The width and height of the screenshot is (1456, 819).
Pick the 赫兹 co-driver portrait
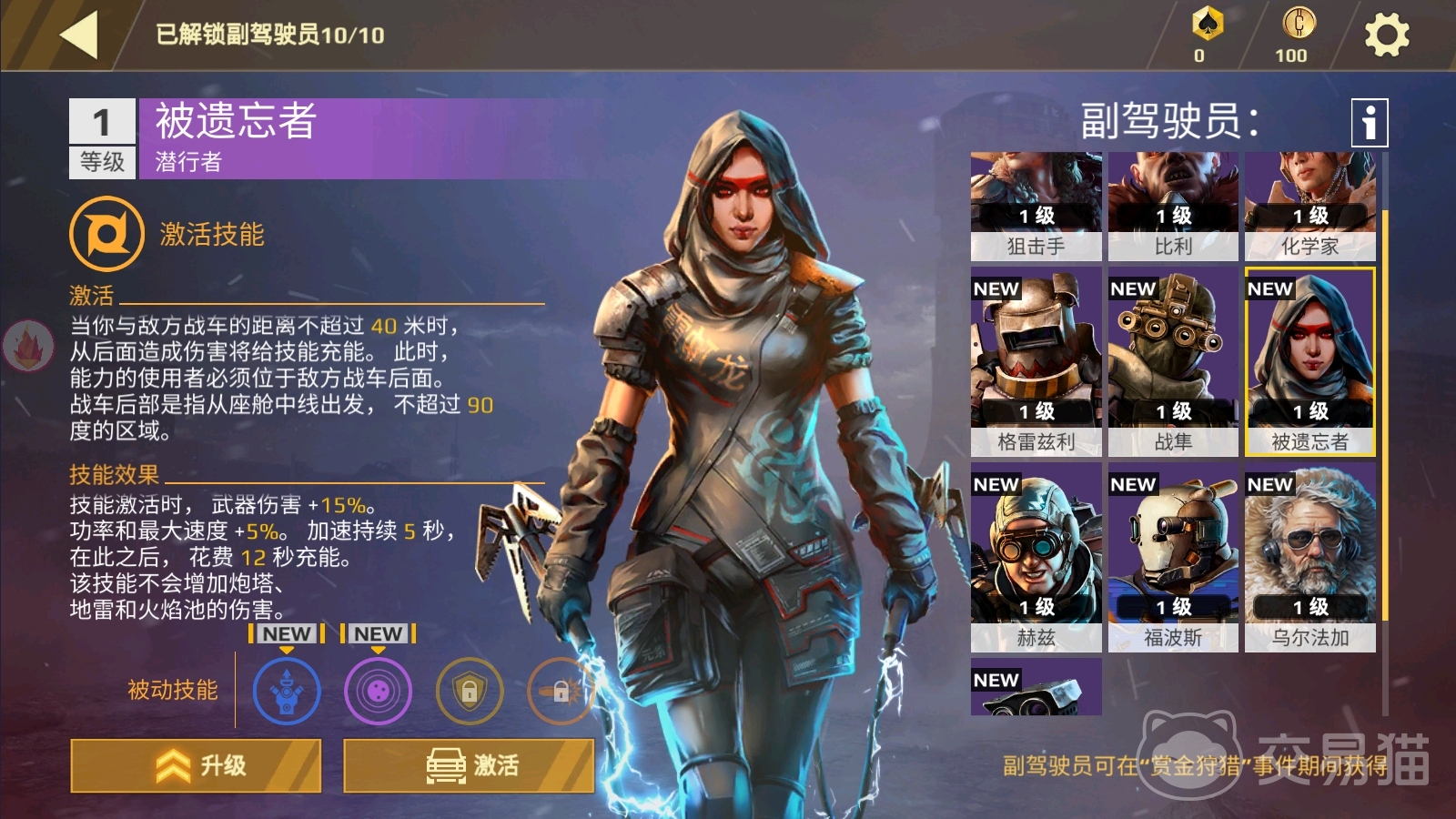(1036, 557)
